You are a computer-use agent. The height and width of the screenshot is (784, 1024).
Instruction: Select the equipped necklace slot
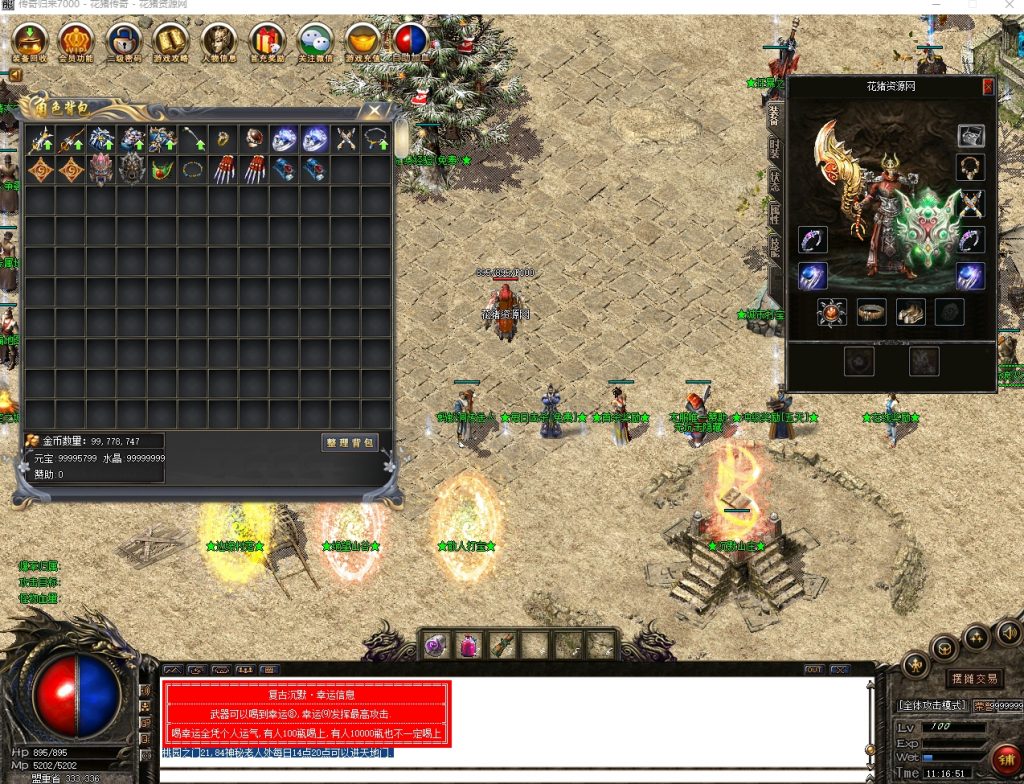tap(970, 167)
